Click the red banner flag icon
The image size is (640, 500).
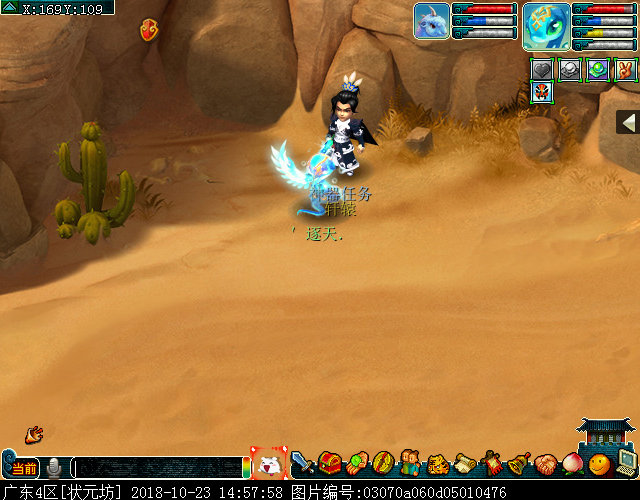tap(492, 464)
